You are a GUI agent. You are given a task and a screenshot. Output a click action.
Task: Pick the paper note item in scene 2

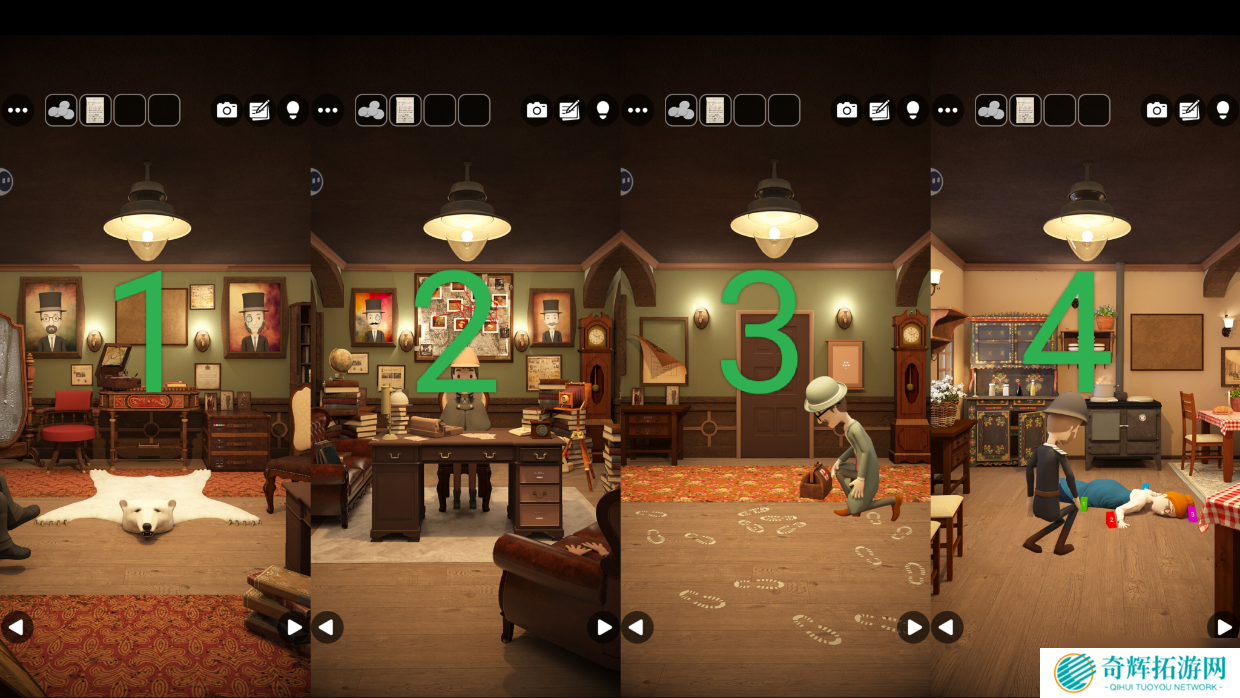click(405, 110)
